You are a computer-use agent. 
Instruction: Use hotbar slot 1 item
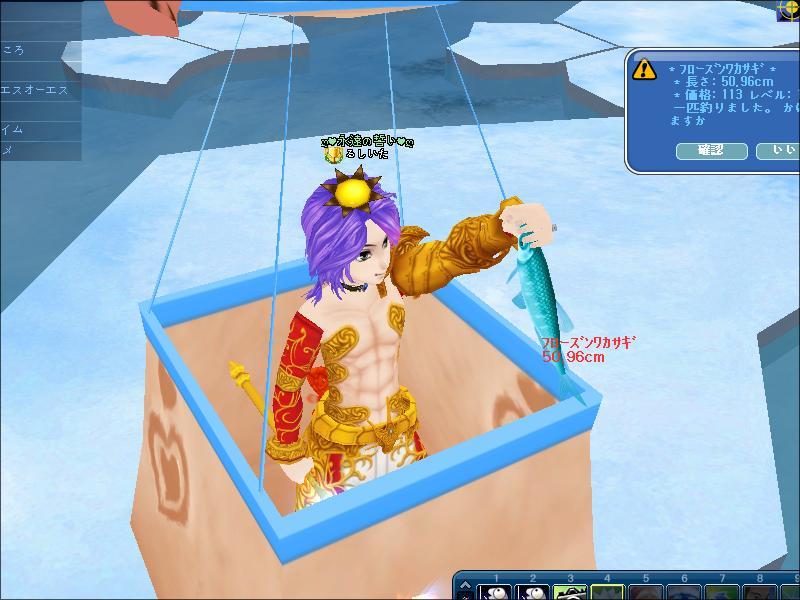[x=496, y=591]
